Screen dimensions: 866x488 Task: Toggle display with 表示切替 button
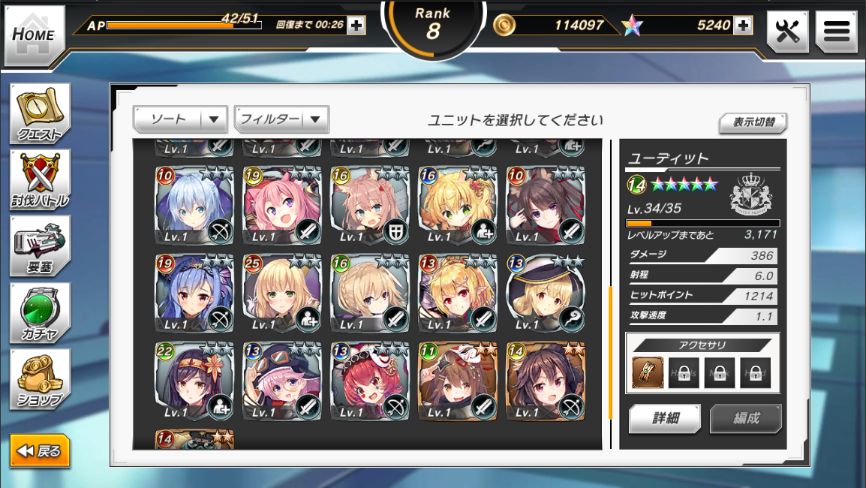pos(752,122)
